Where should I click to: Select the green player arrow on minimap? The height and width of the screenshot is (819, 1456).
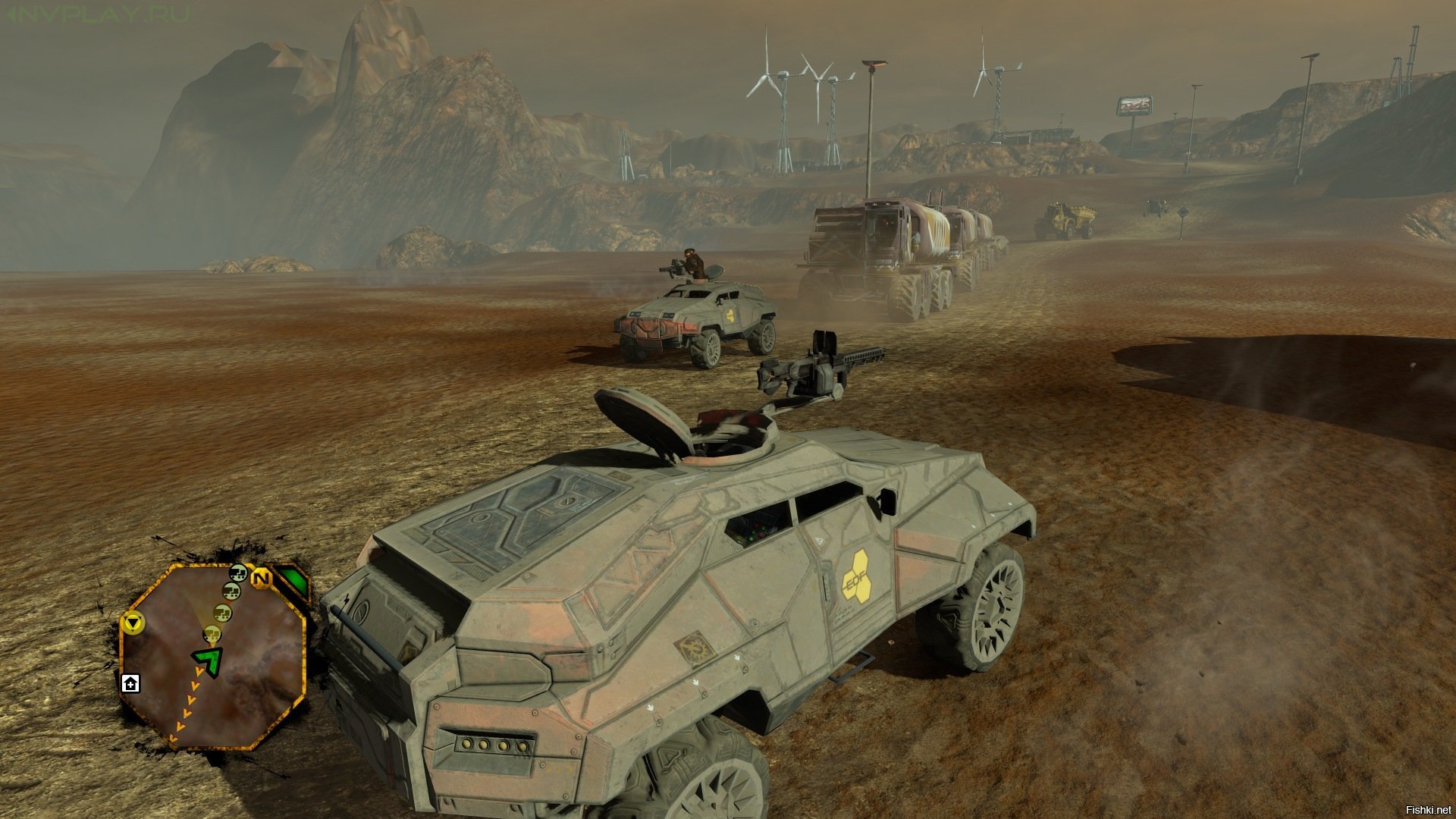(207, 658)
